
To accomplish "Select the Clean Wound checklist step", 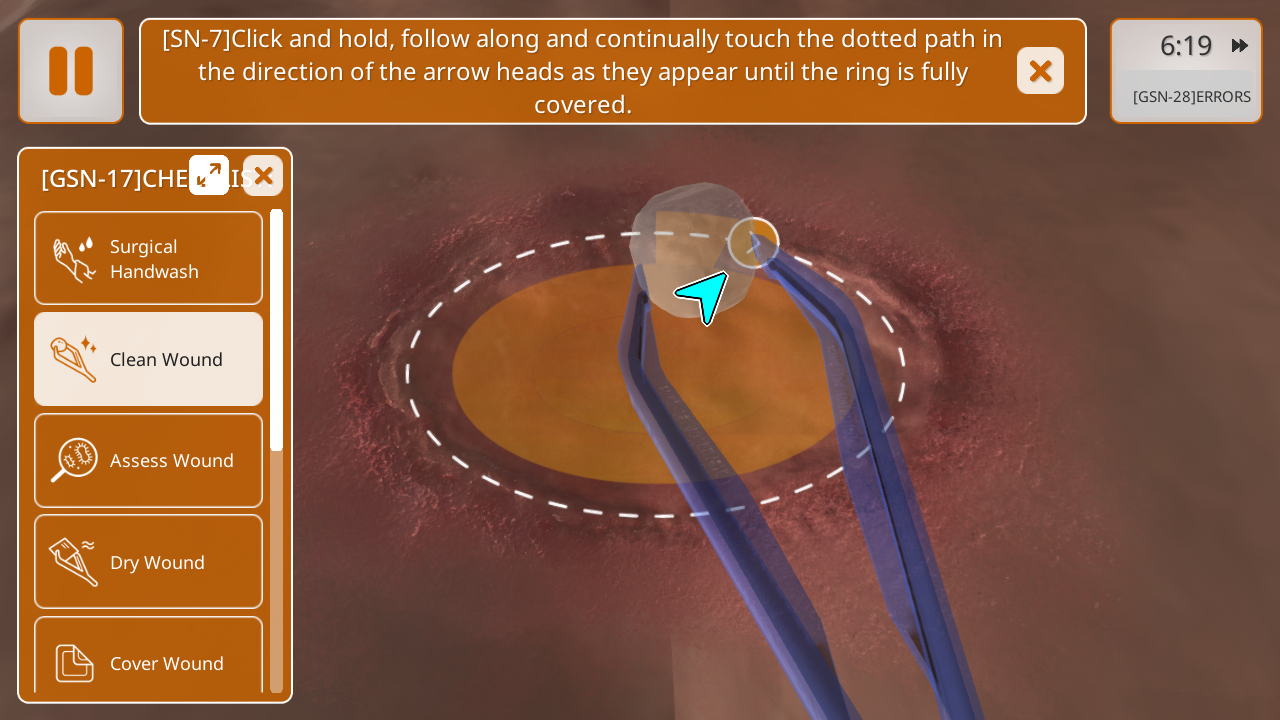I will (149, 359).
